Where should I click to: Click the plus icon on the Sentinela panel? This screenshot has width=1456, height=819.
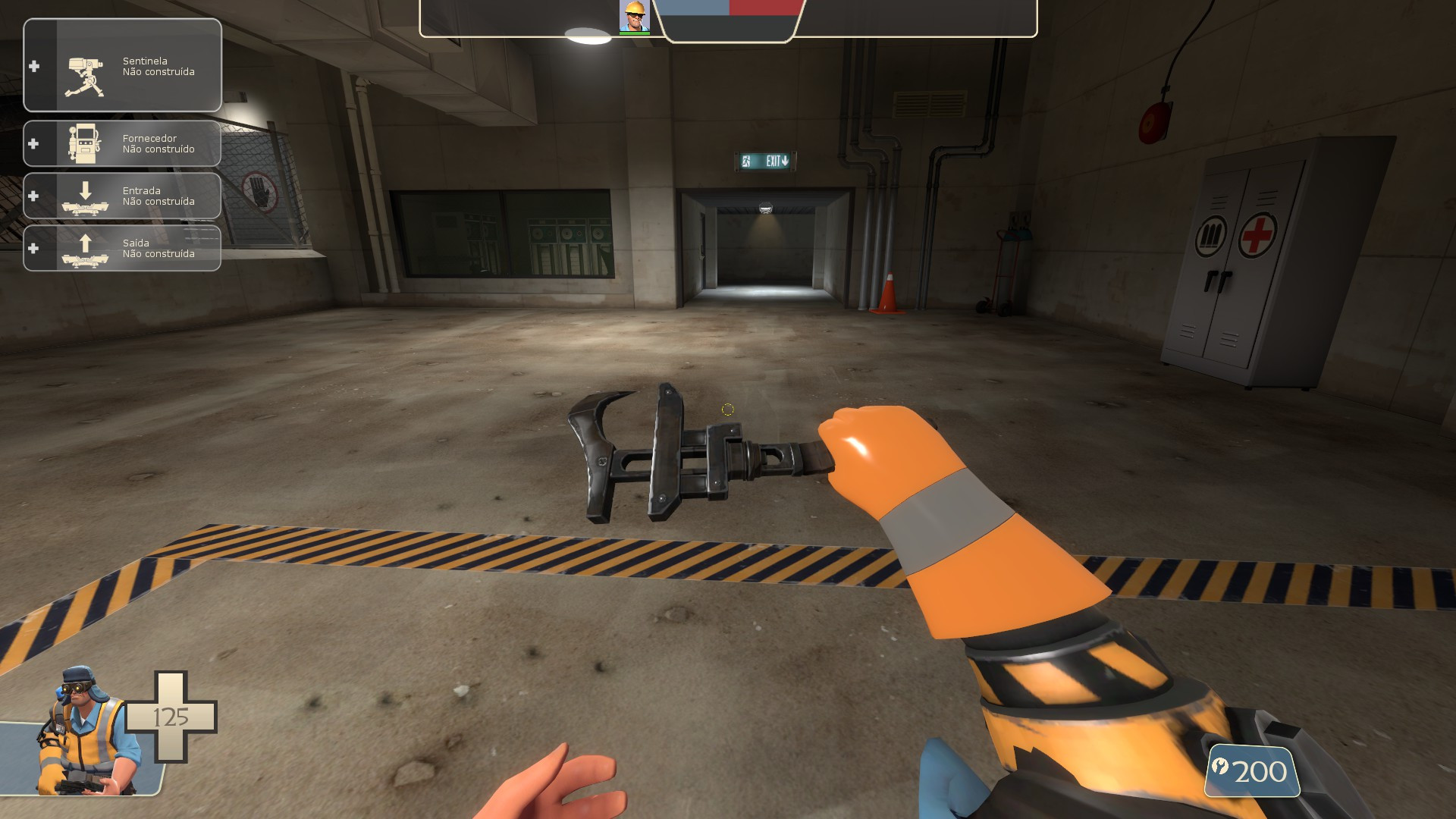click(33, 66)
